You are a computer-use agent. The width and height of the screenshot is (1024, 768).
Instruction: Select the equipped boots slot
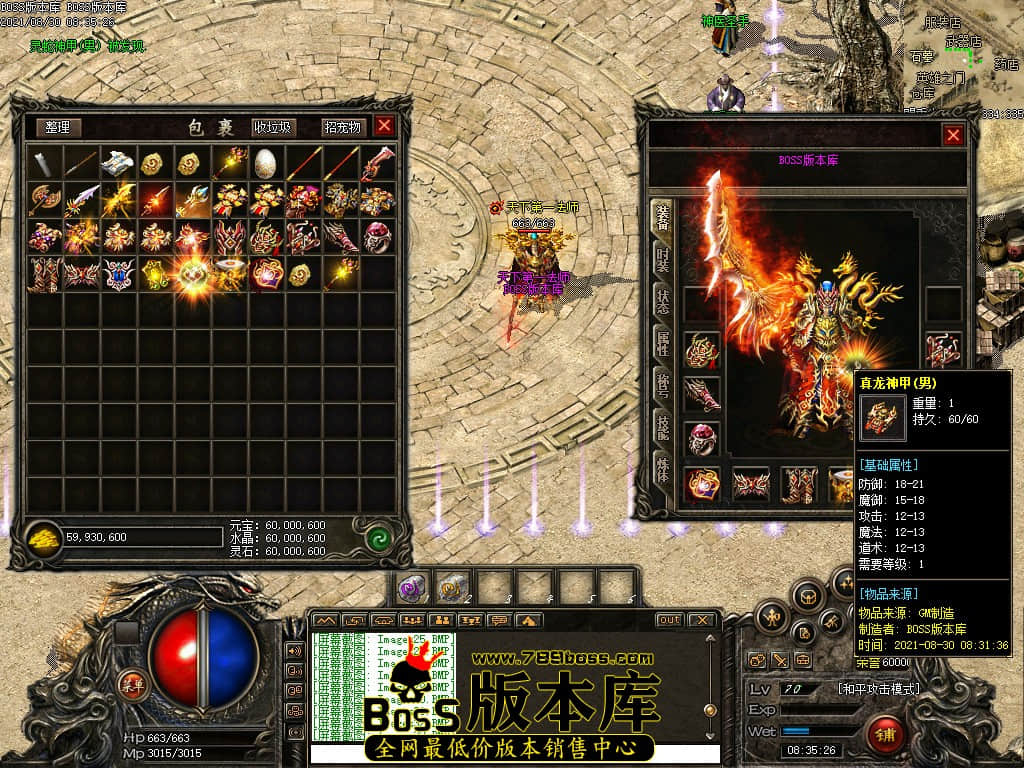797,485
